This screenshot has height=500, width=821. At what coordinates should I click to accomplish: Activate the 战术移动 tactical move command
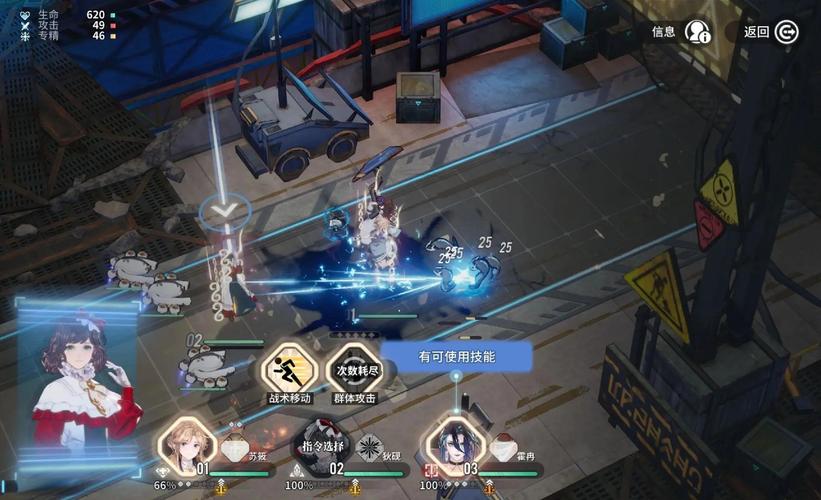coord(288,371)
